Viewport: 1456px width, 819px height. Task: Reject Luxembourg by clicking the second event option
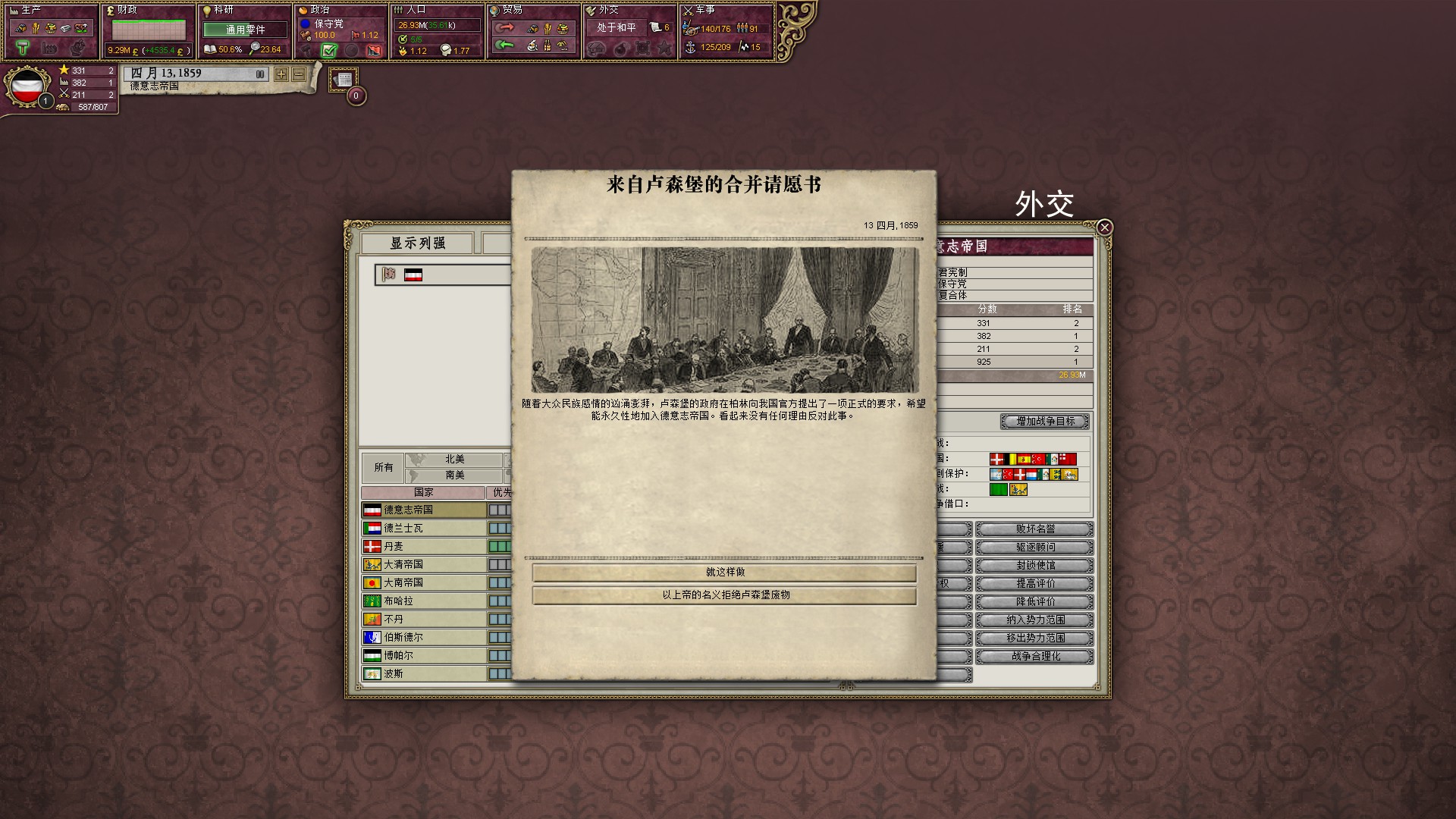(724, 596)
